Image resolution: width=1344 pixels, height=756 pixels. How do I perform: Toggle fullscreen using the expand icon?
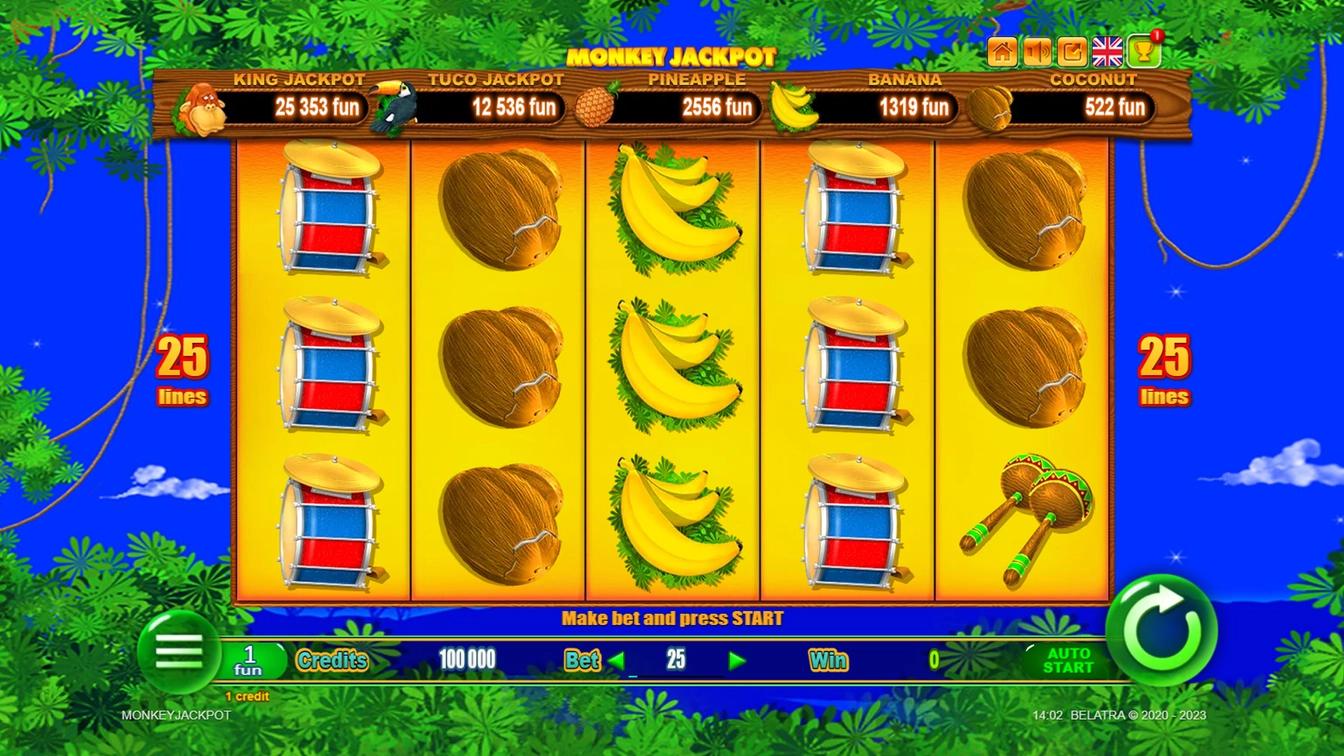click(x=1071, y=50)
